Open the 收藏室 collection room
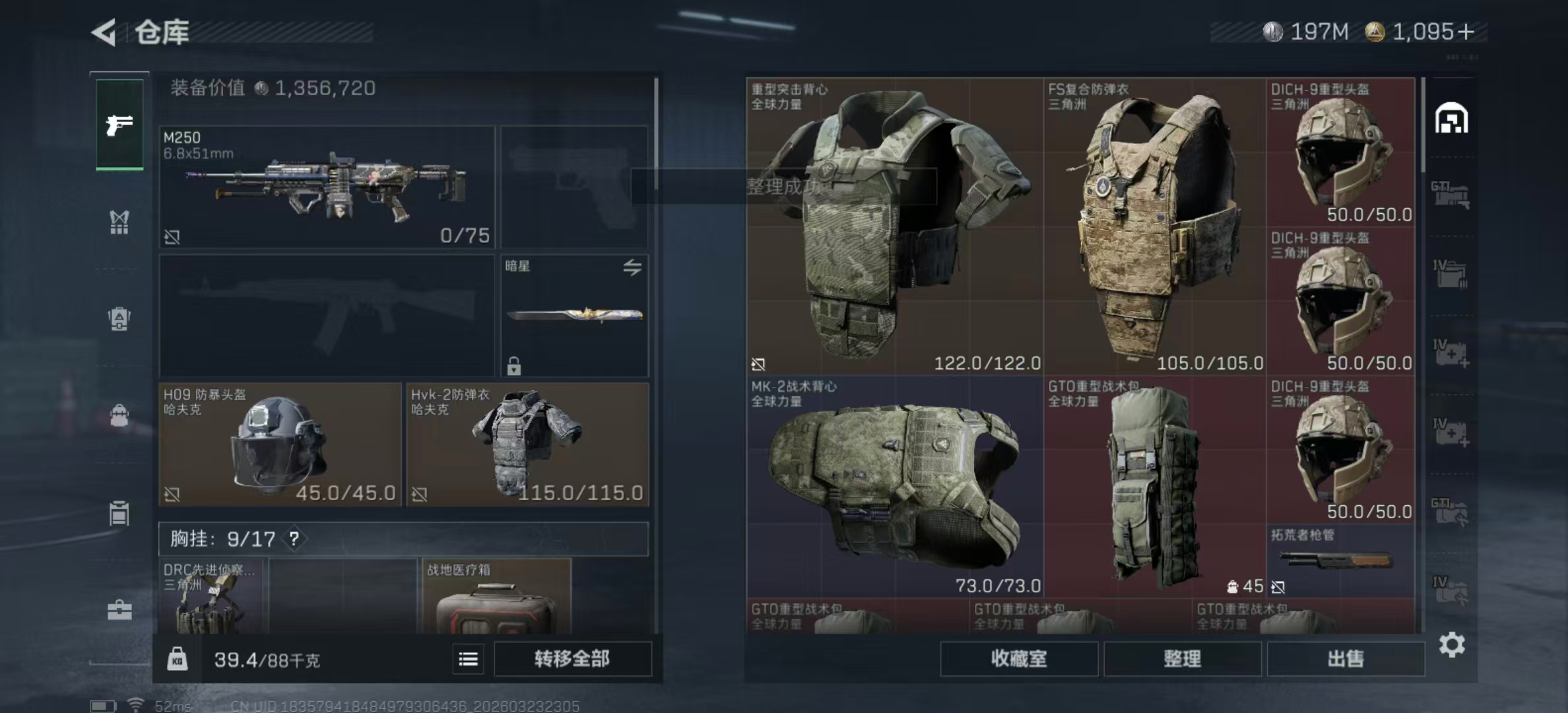Image resolution: width=1568 pixels, height=713 pixels. pos(1018,659)
